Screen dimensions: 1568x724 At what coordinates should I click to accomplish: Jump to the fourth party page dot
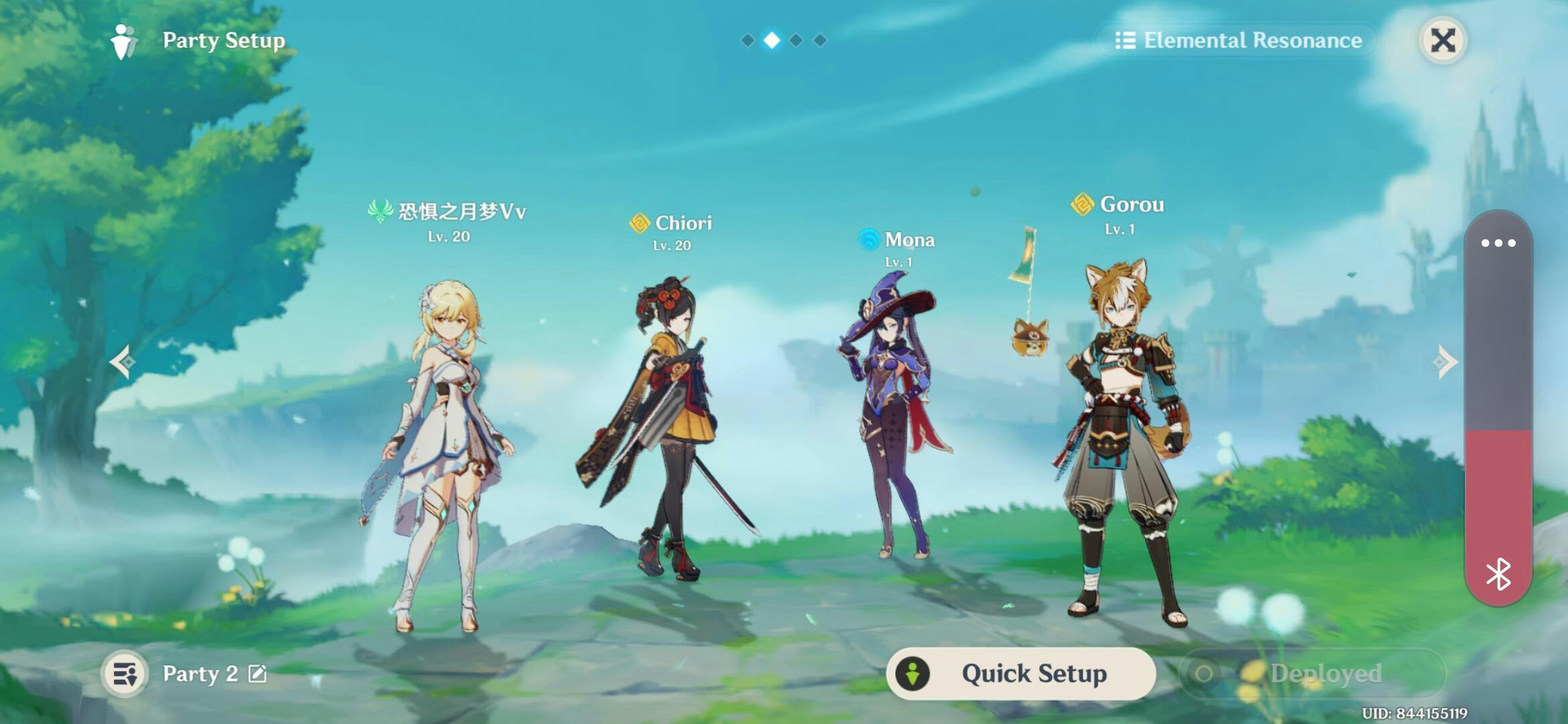coord(820,40)
